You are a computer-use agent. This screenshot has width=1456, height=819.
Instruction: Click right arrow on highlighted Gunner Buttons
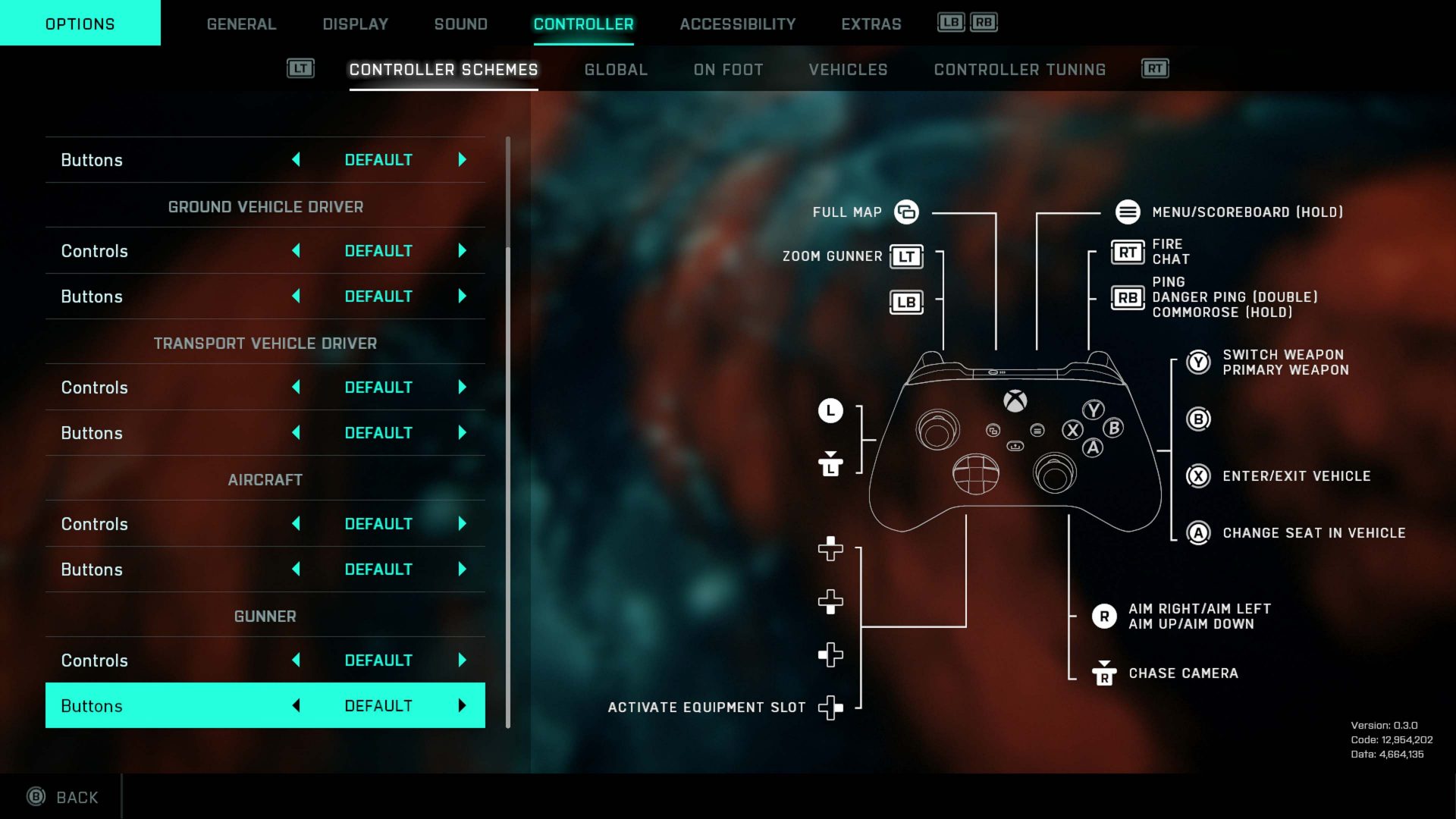[463, 706]
